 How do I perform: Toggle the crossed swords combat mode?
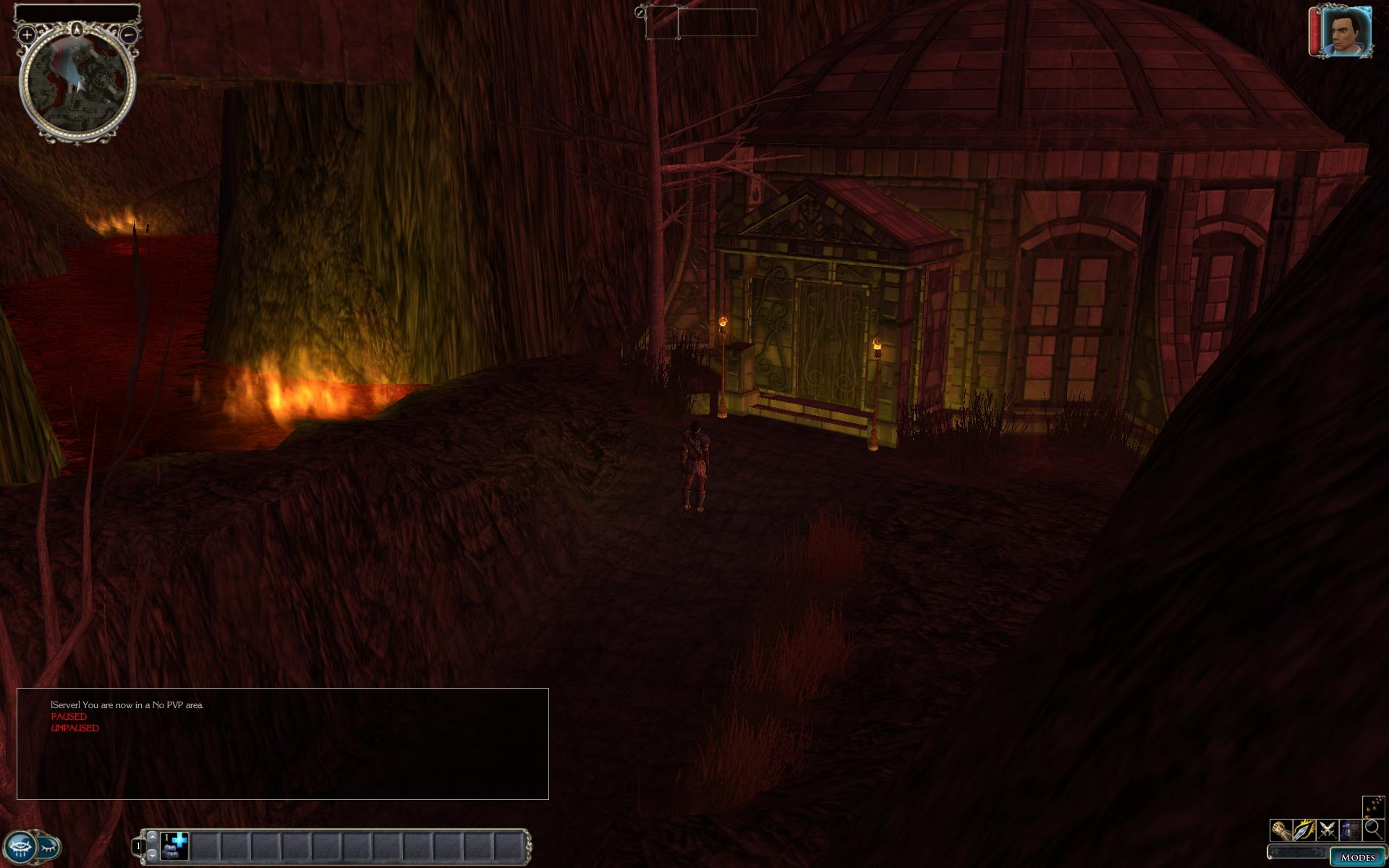pyautogui.click(x=1327, y=830)
